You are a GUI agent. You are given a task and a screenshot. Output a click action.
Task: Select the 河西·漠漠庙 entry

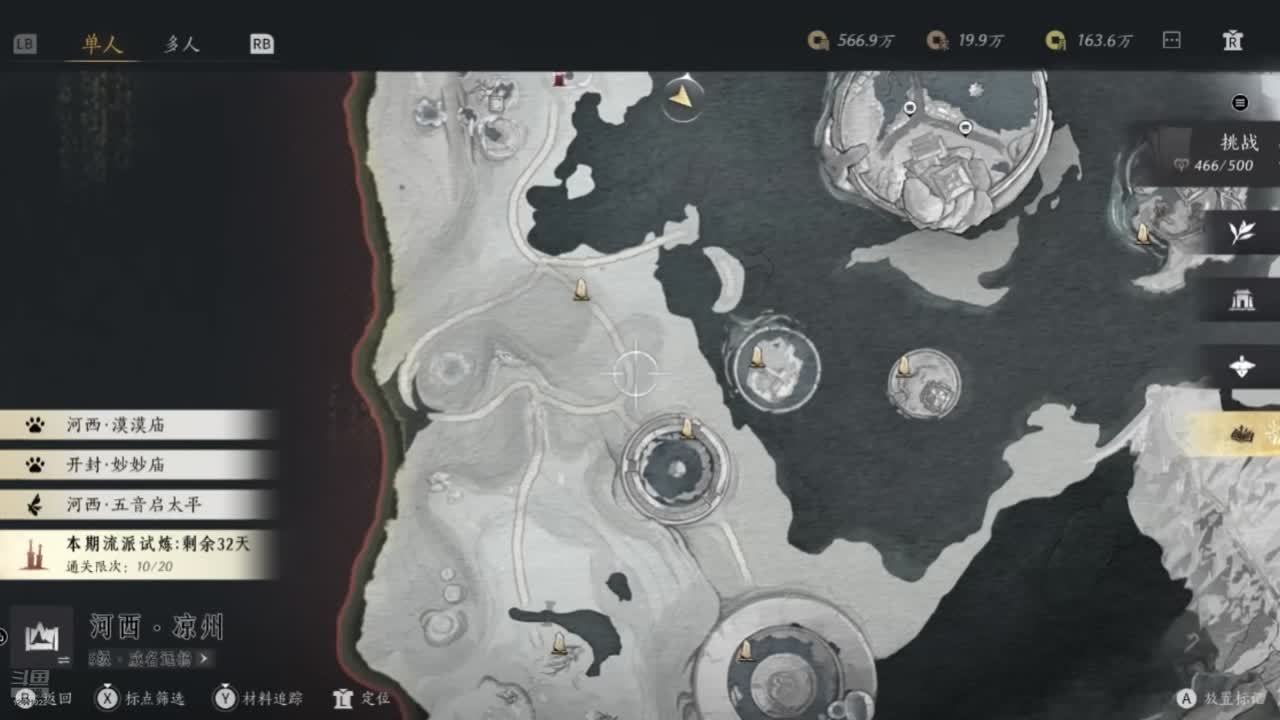coord(135,425)
